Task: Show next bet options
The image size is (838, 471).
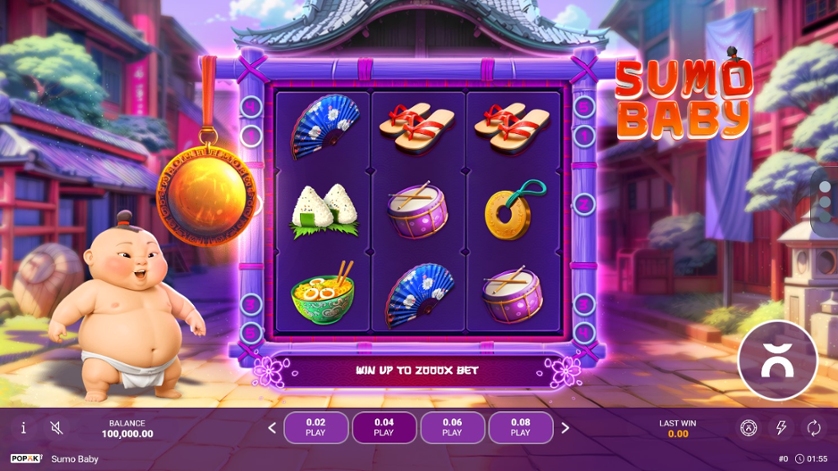Action: coord(565,428)
